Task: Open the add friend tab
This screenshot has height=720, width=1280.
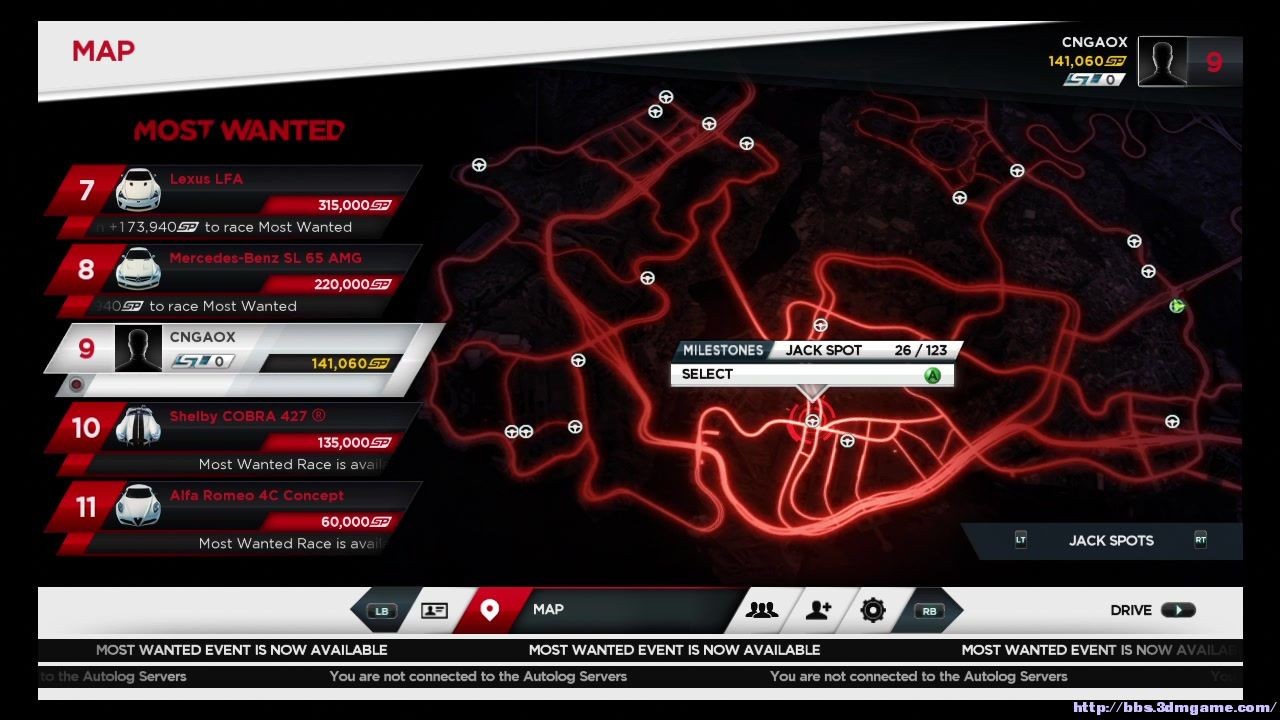Action: pos(819,610)
